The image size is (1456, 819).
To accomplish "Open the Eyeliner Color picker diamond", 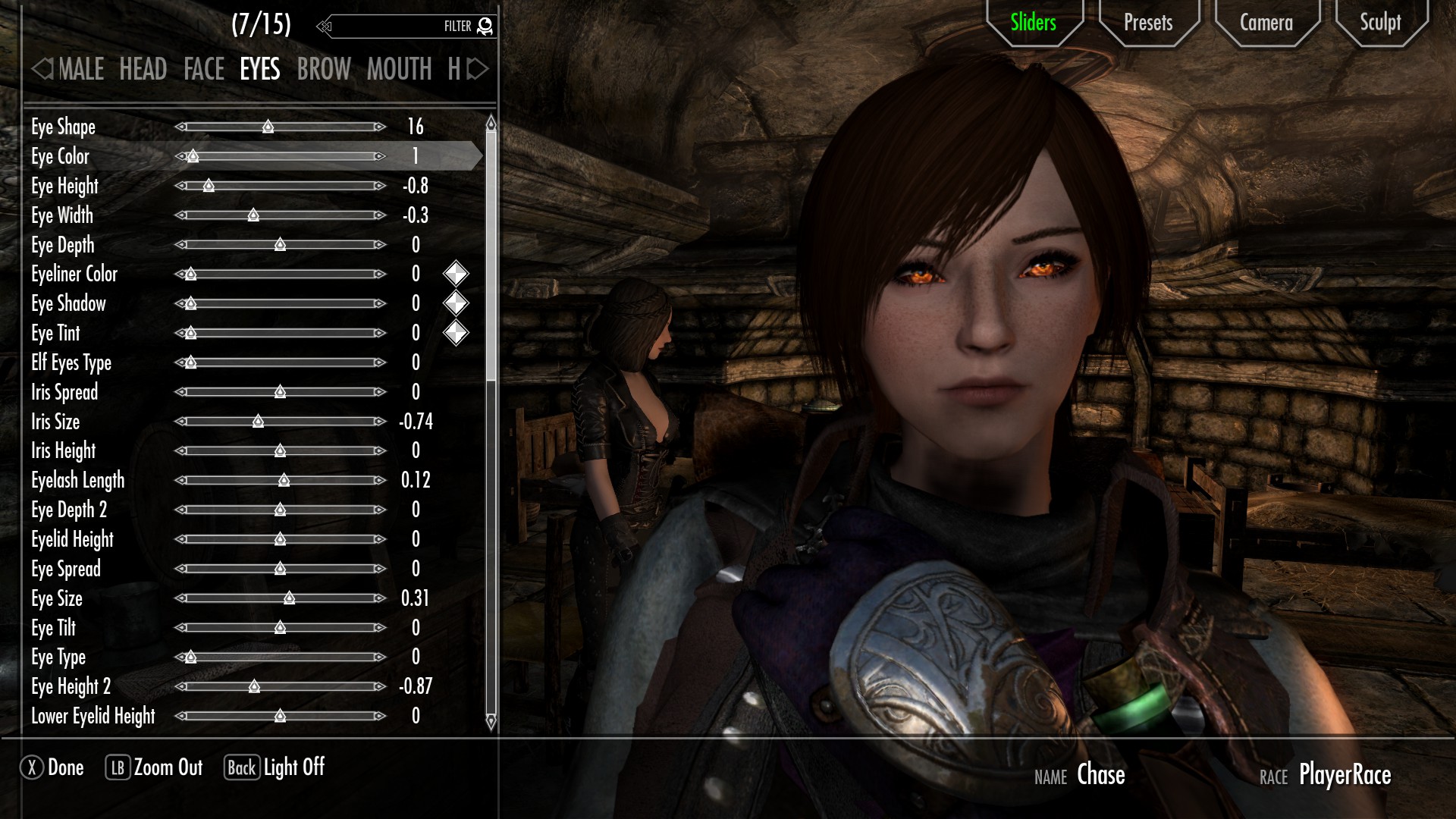I will pyautogui.click(x=455, y=274).
